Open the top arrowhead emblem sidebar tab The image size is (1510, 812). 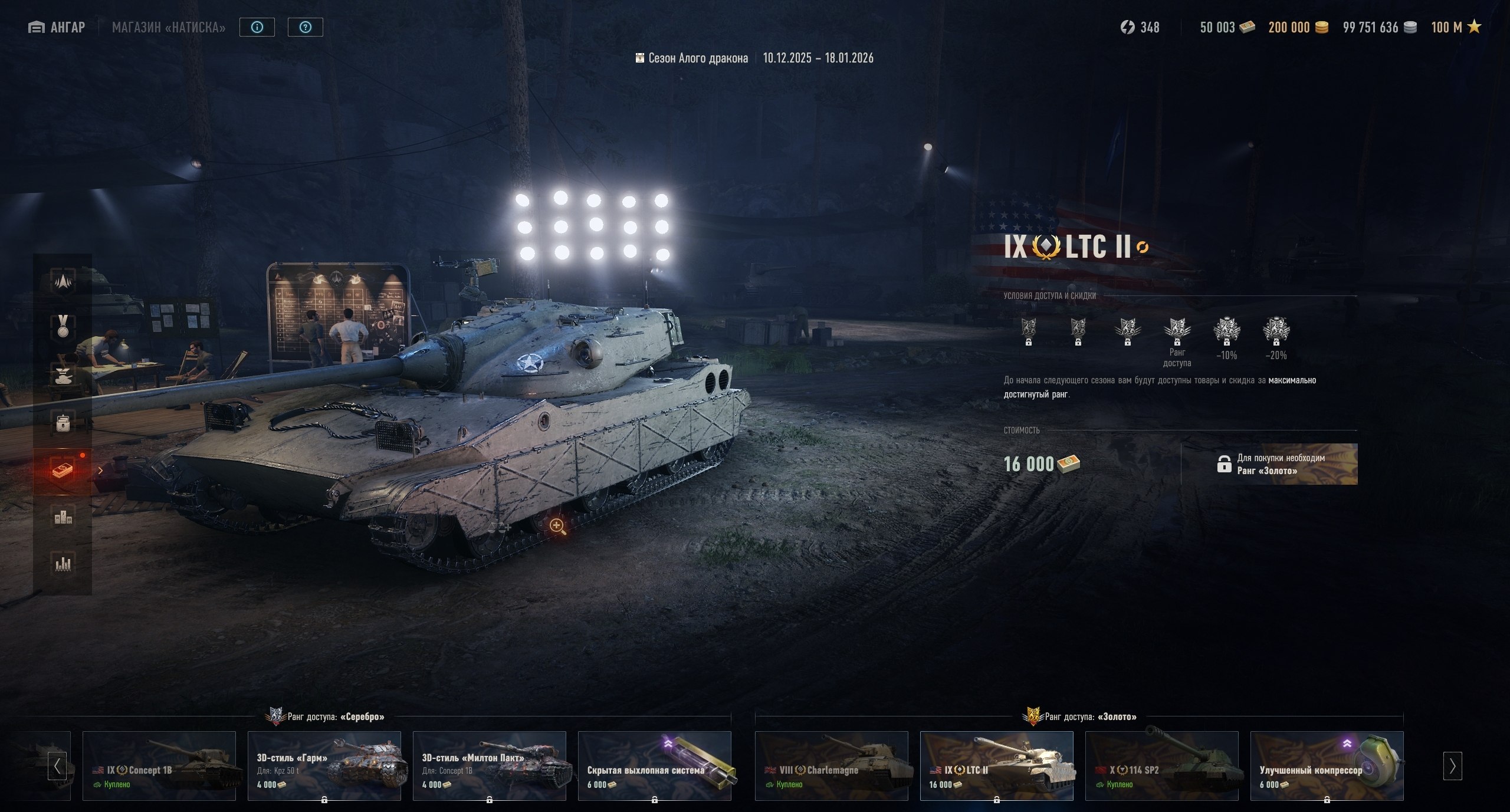pyautogui.click(x=63, y=281)
